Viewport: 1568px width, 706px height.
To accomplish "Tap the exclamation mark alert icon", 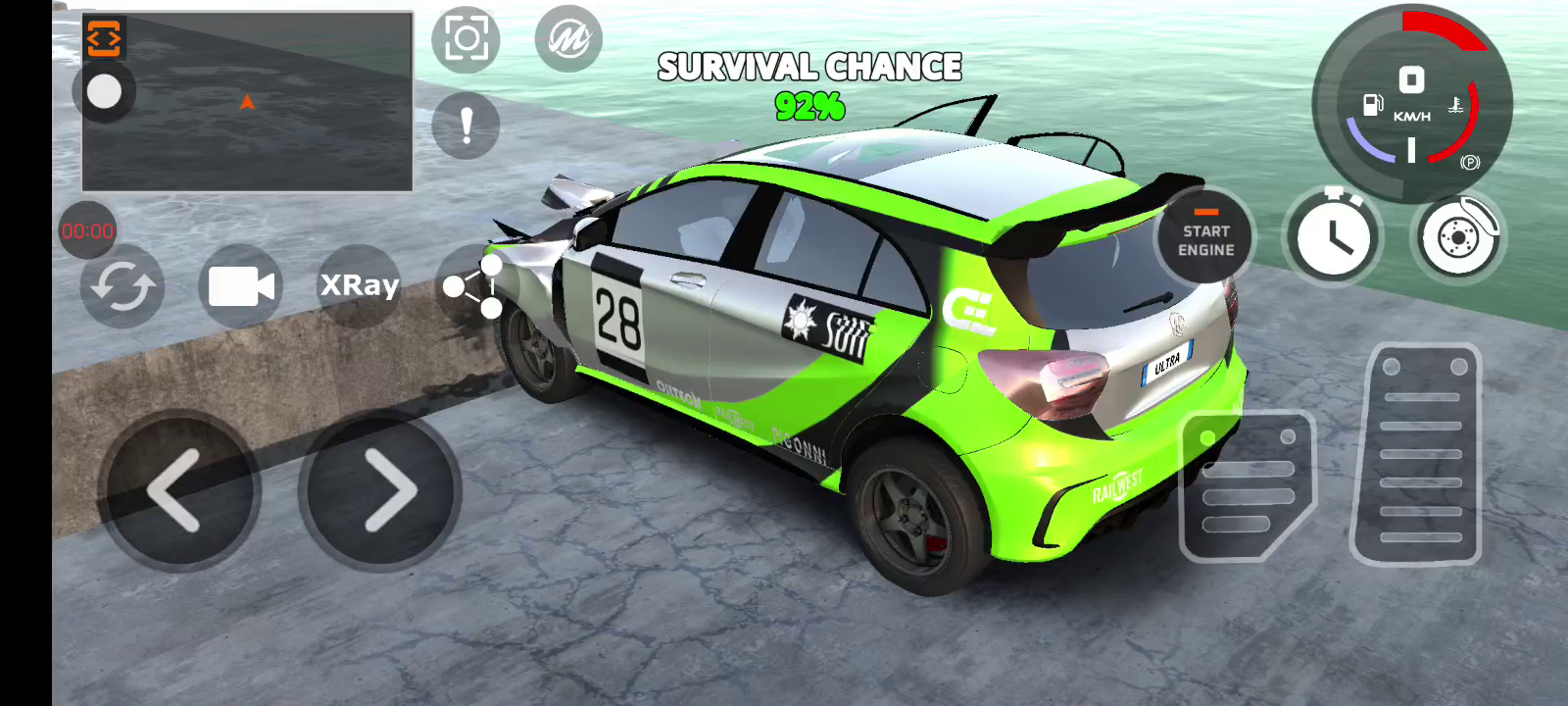I will (x=465, y=126).
